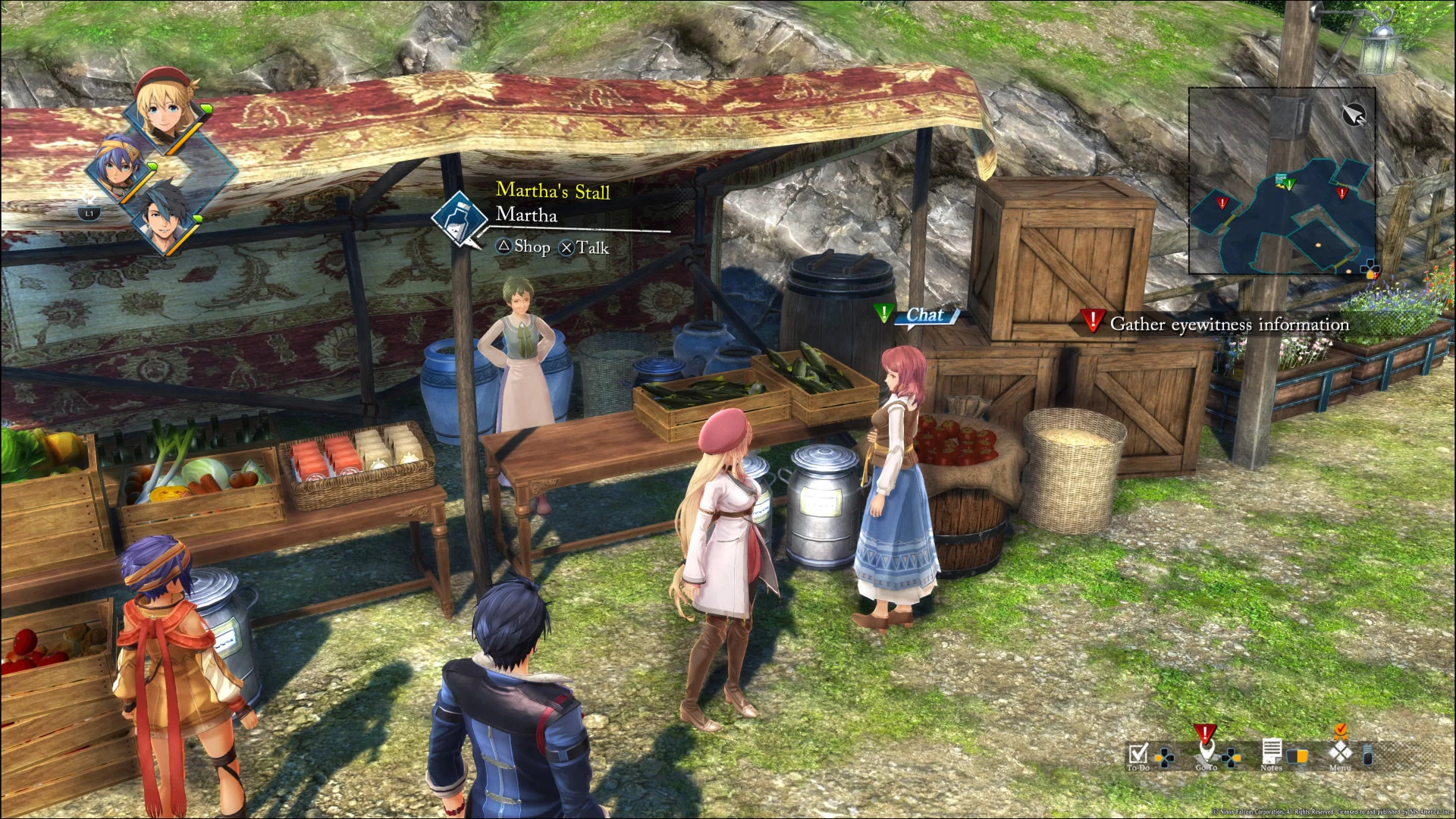Choose Shop at Martha's Stall
This screenshot has width=1456, height=819.
point(524,246)
